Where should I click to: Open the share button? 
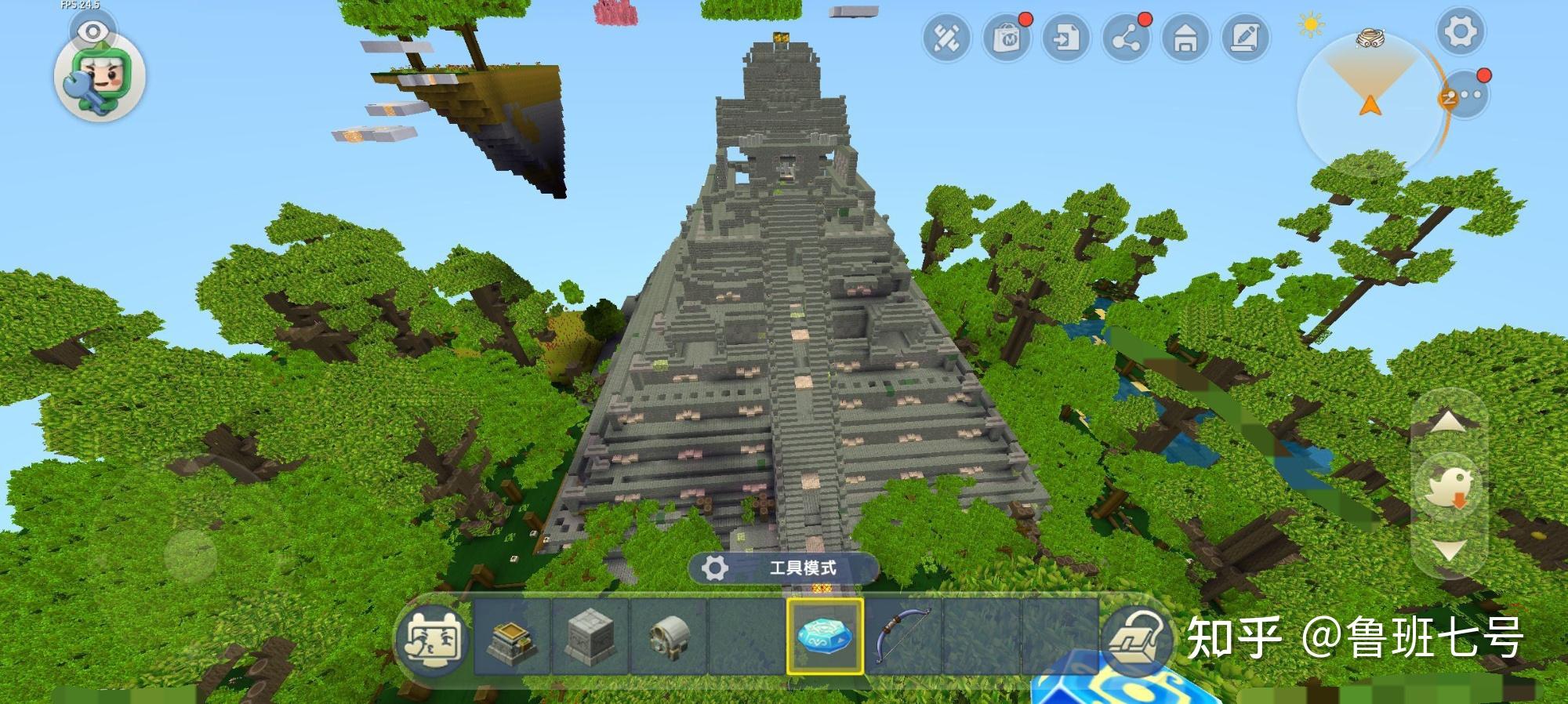pos(1126,38)
